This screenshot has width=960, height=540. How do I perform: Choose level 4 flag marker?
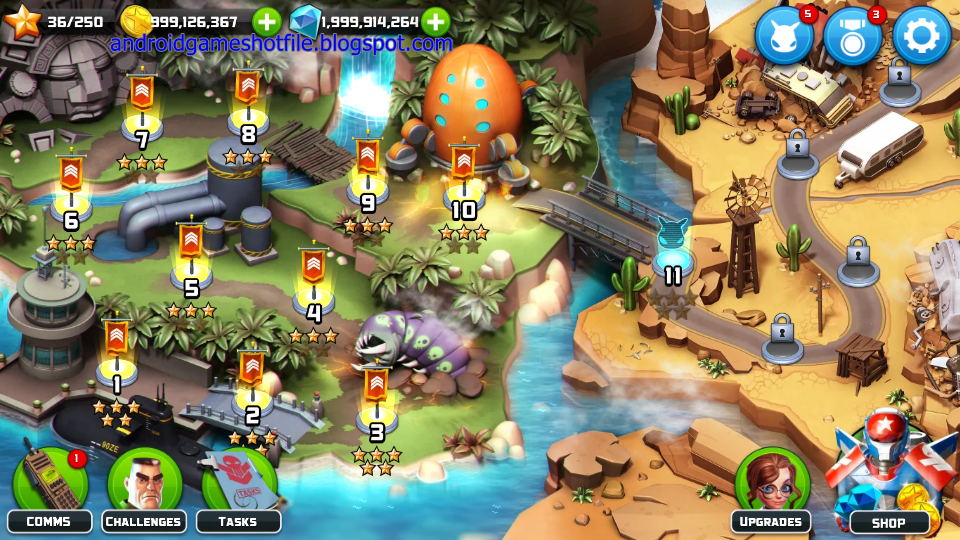click(313, 278)
